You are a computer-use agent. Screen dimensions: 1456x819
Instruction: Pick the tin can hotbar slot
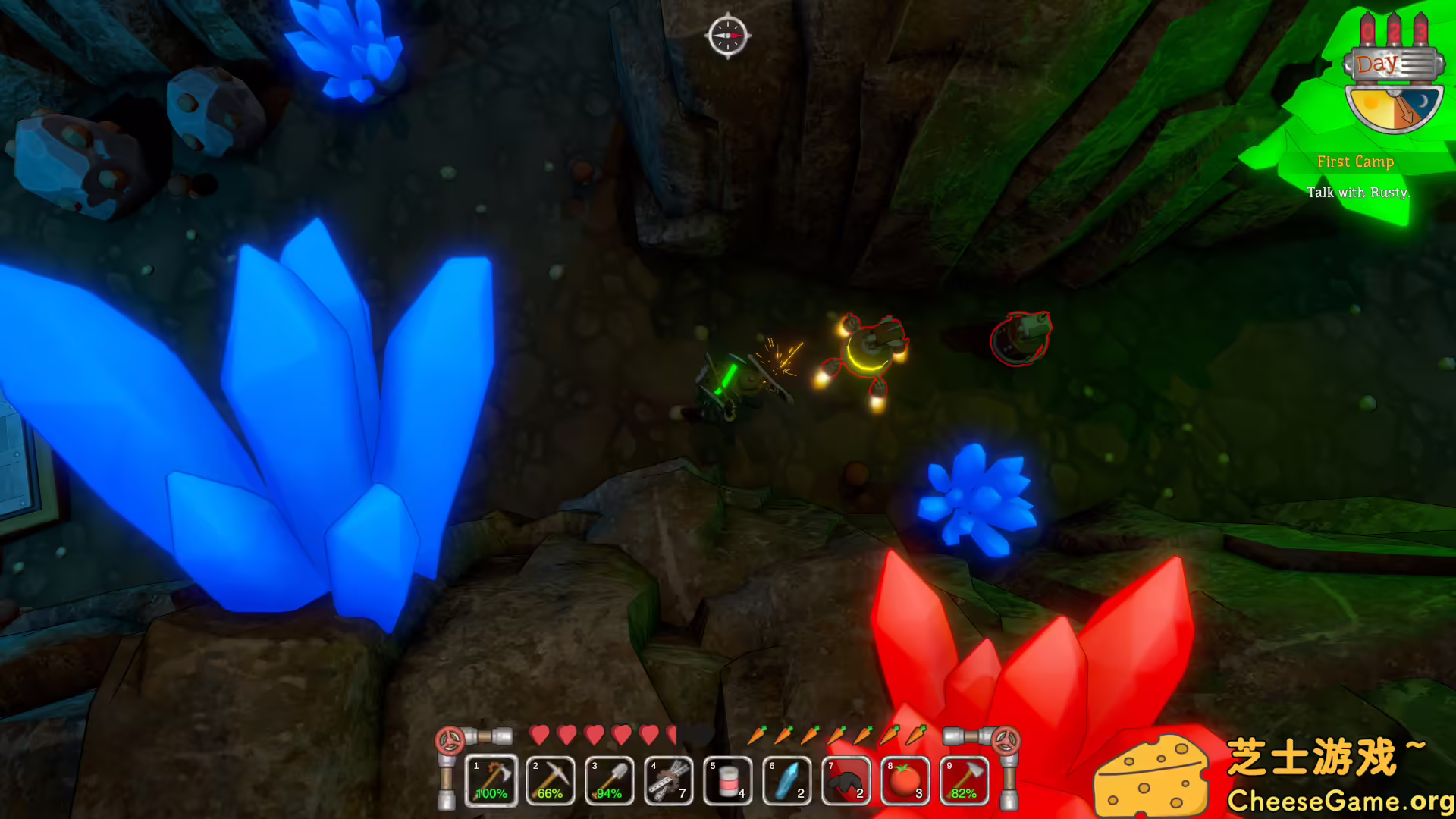[728, 780]
